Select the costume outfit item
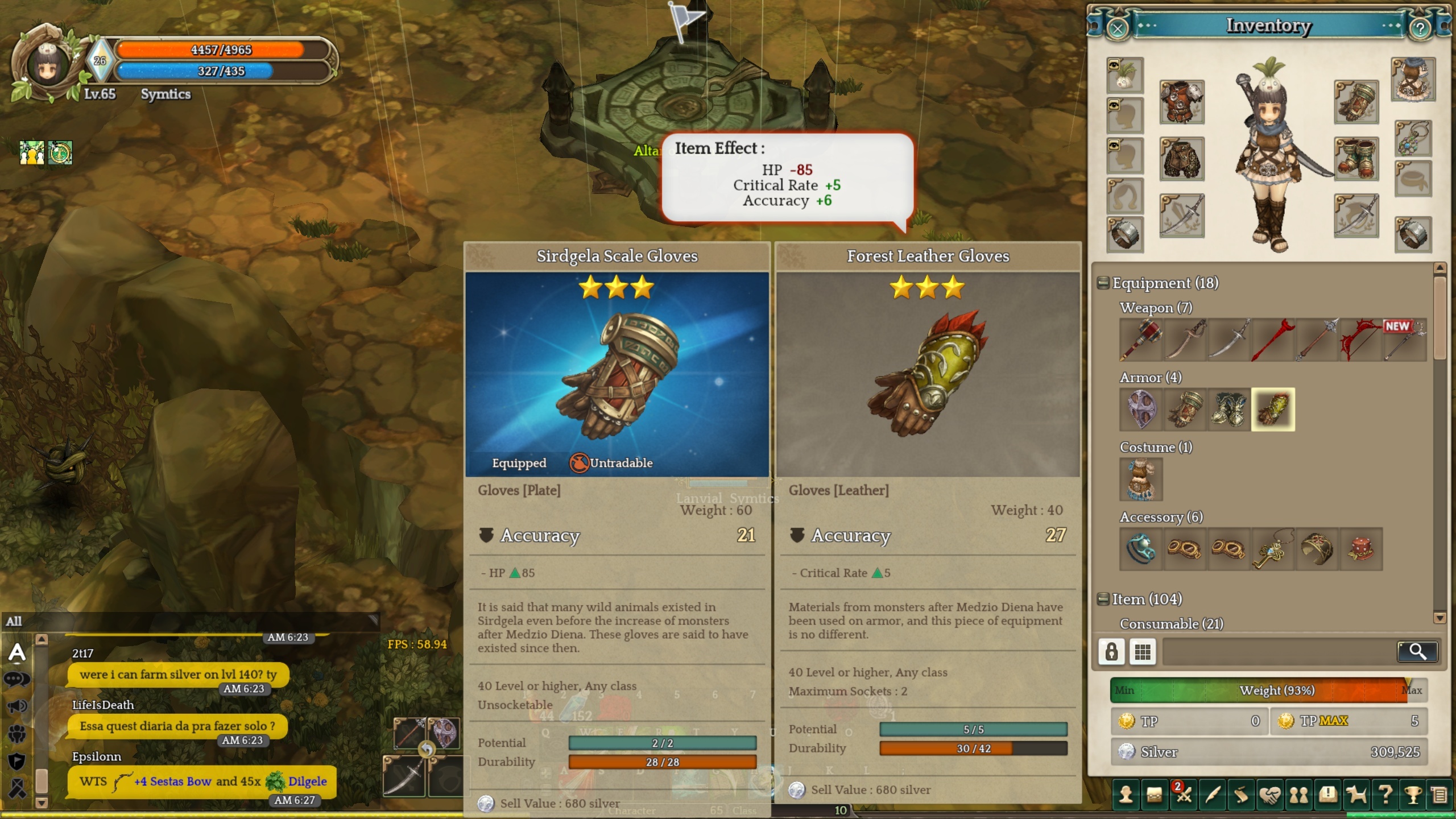This screenshot has height=819, width=1456. pyautogui.click(x=1141, y=479)
